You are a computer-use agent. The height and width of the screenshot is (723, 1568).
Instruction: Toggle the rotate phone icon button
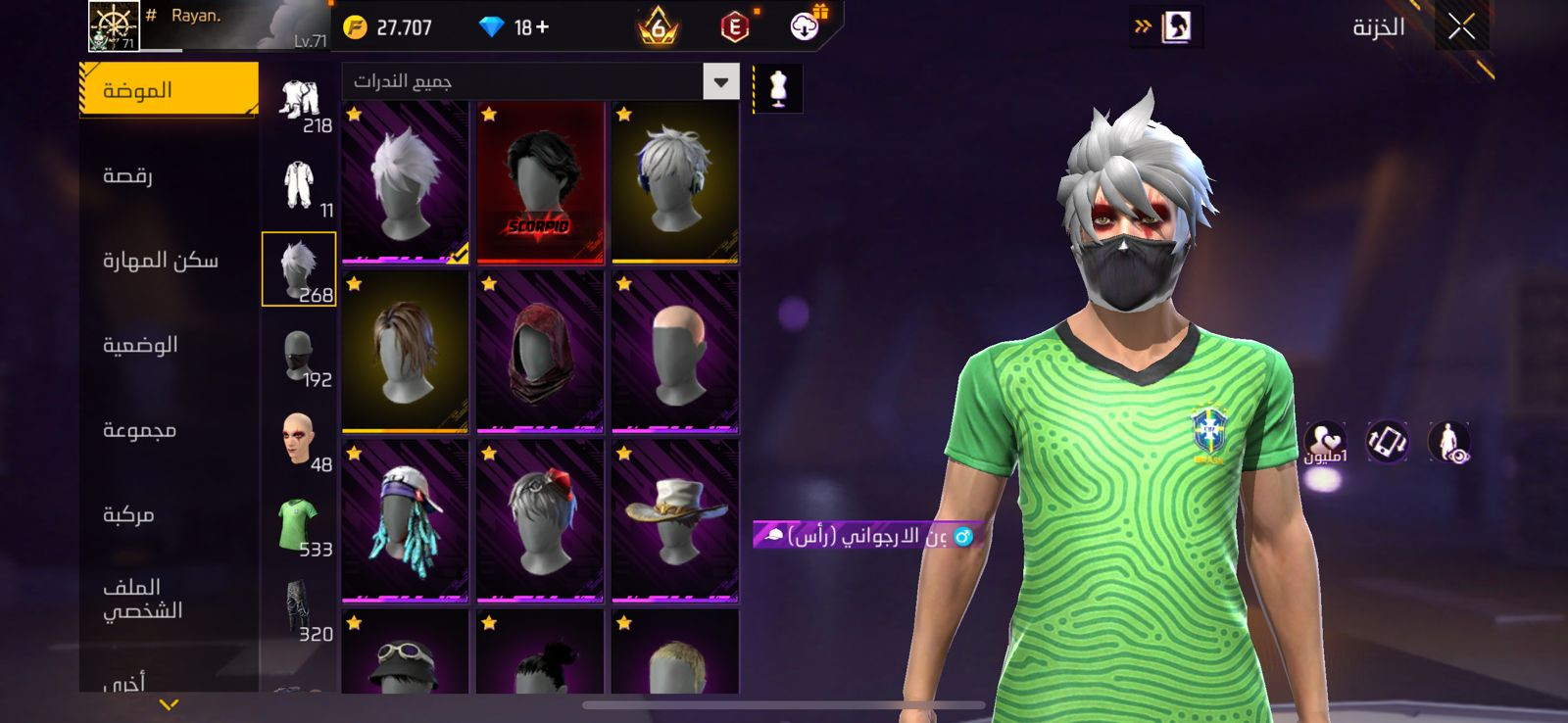coord(1387,442)
